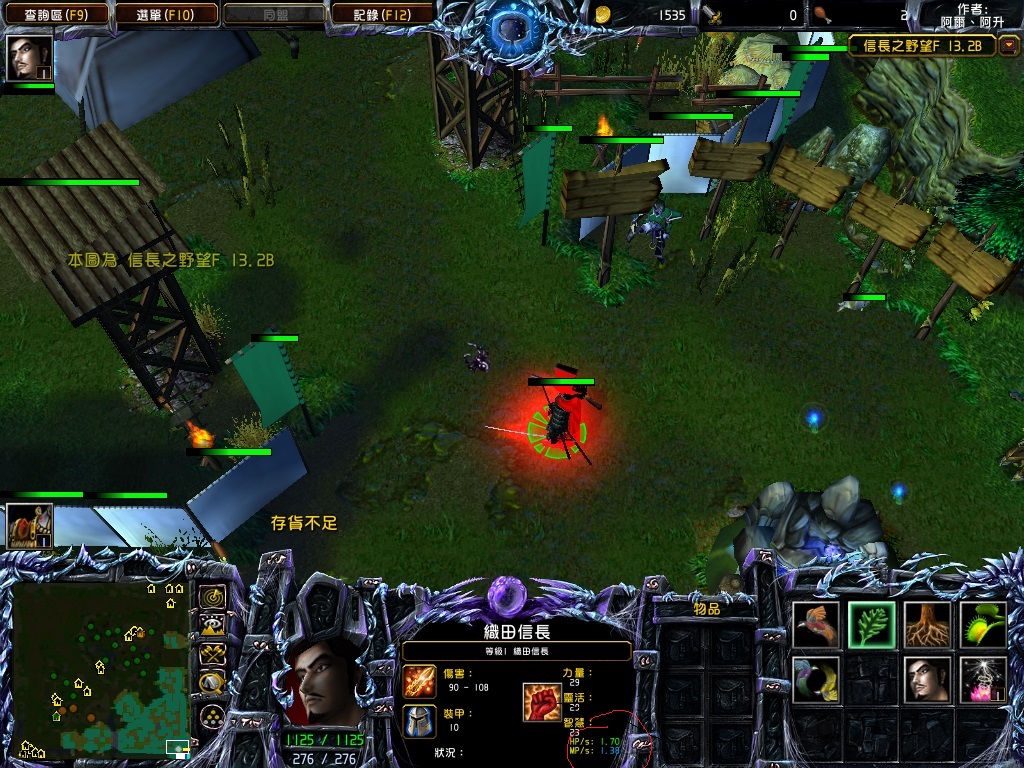Click the man's face command icon
1024x768 pixels.
point(928,679)
